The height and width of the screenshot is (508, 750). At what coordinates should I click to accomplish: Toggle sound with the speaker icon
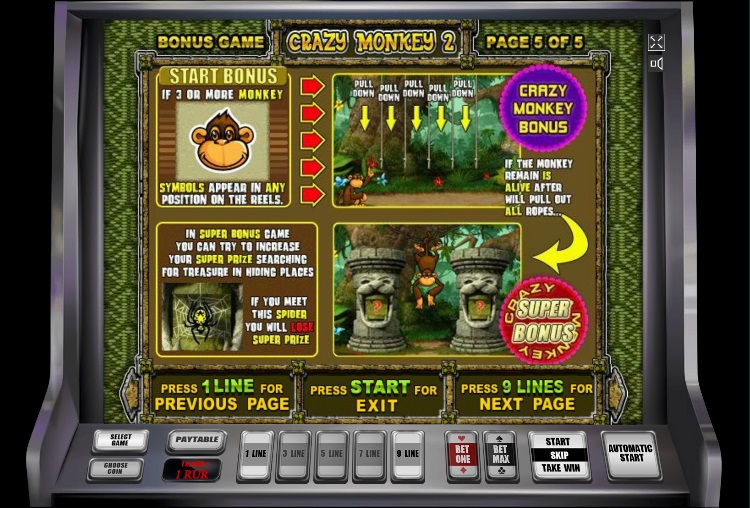656,64
